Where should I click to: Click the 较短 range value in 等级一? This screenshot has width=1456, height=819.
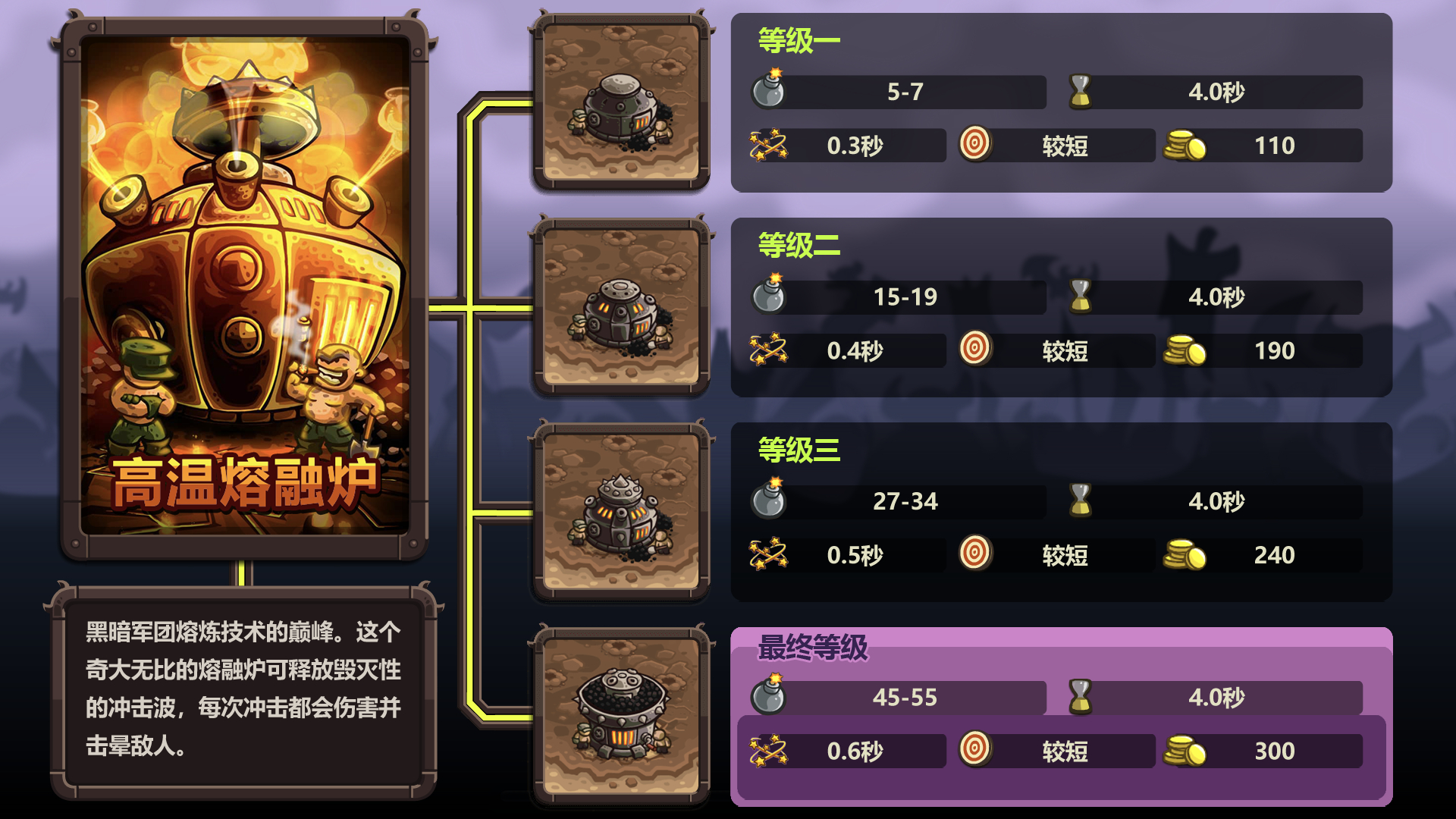(x=1065, y=145)
